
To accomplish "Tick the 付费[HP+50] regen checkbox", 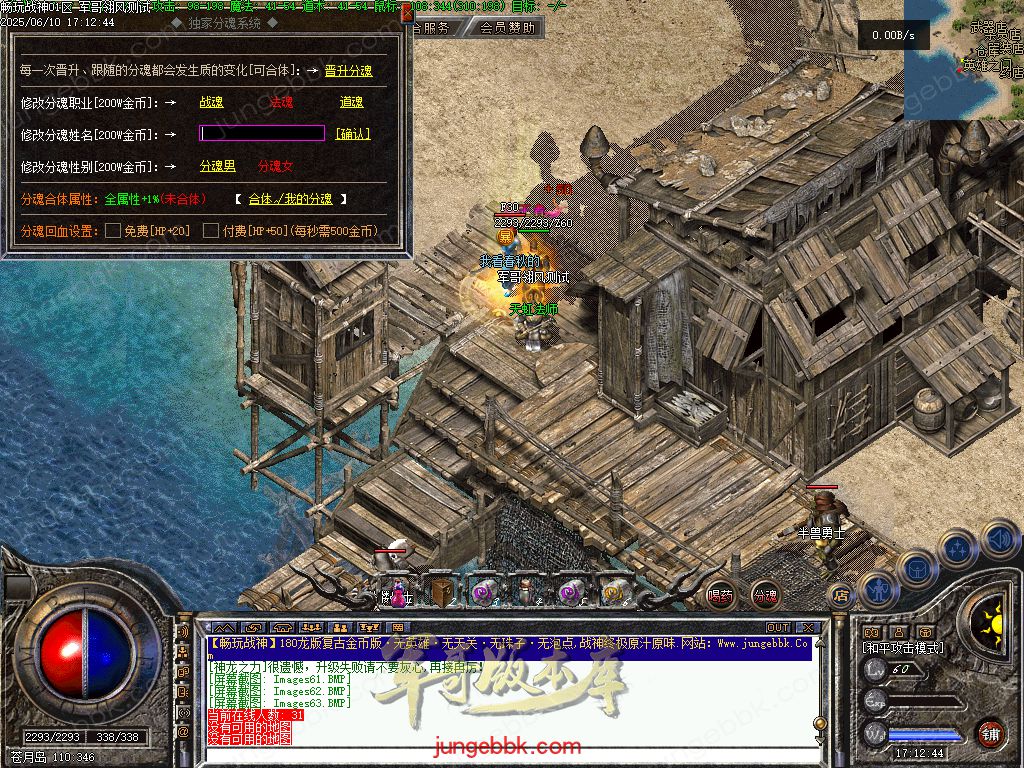I will [211, 231].
